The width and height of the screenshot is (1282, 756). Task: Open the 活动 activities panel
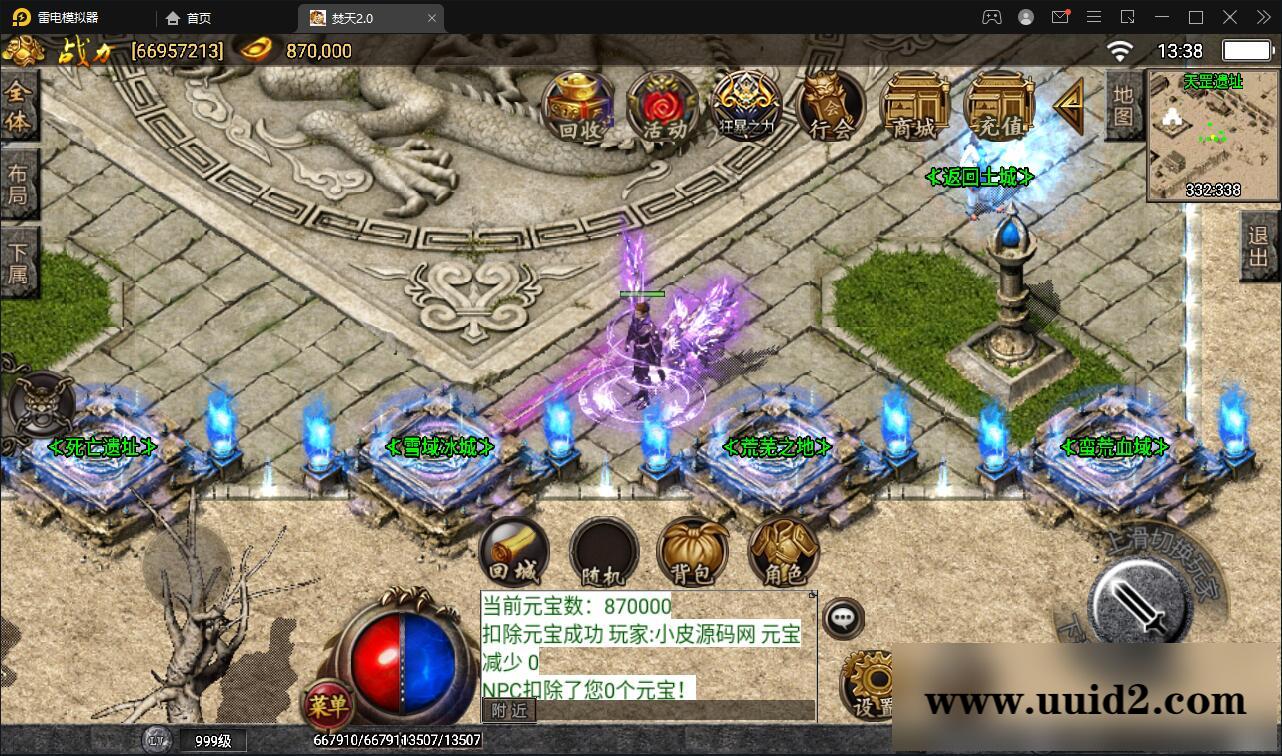point(661,105)
